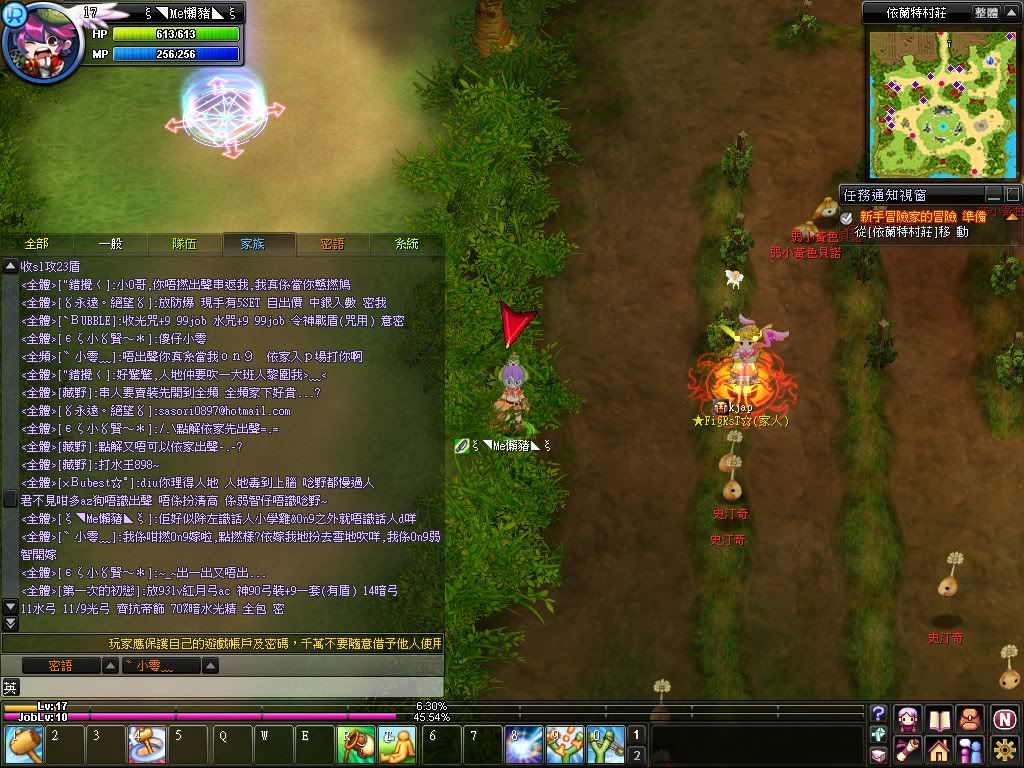The width and height of the screenshot is (1024, 768).
Task: Show the 系統 chat tab
Action: pyautogui.click(x=406, y=243)
